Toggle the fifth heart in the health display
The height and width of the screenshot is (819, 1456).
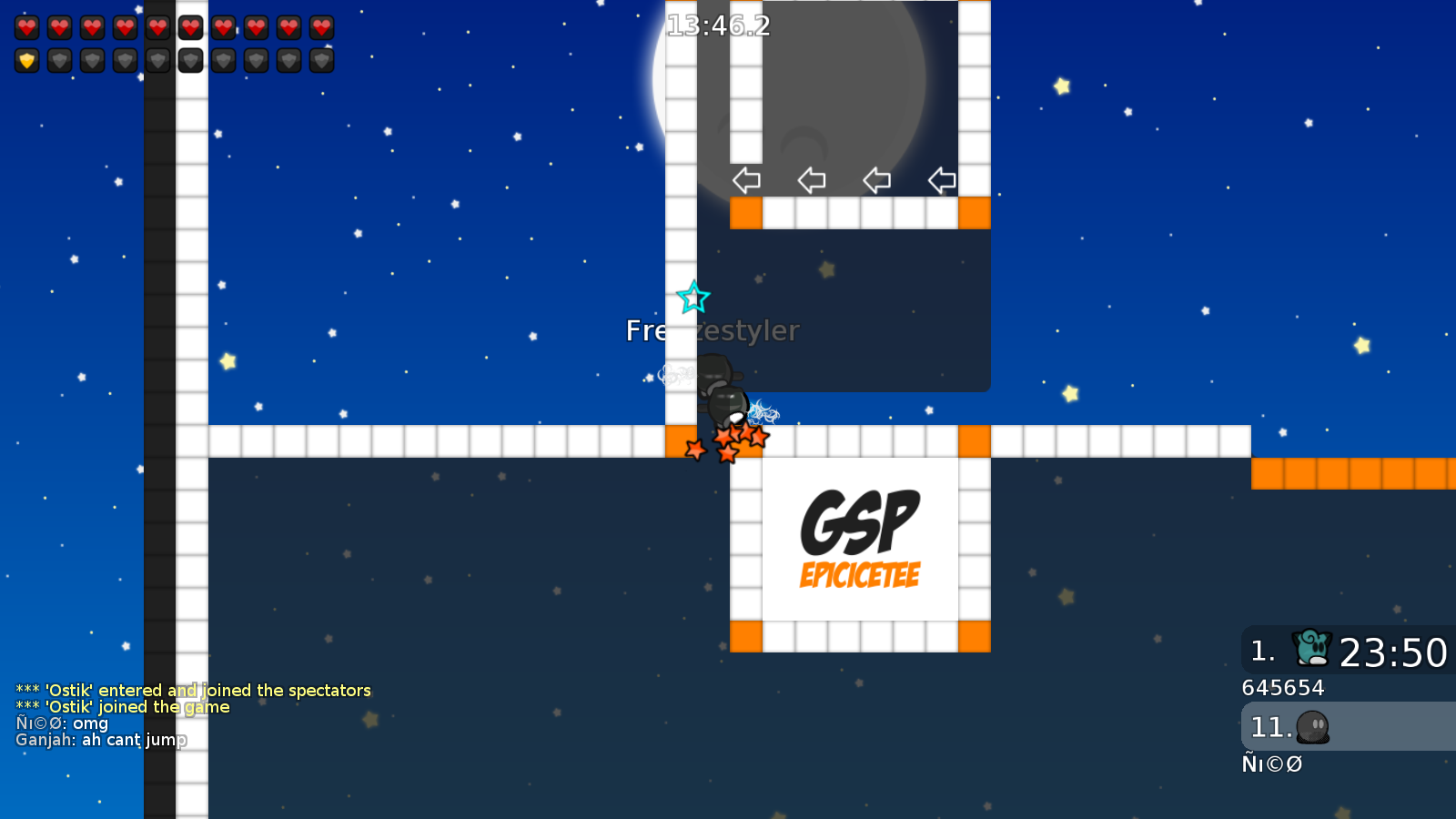point(157,26)
